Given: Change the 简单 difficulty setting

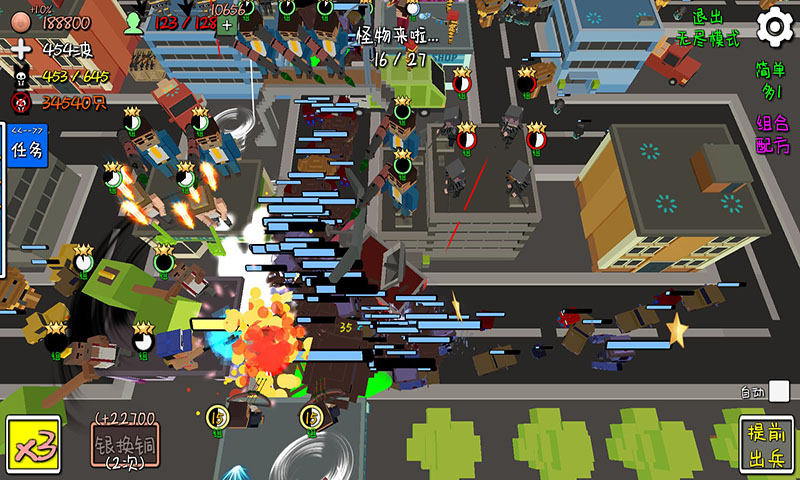Looking at the screenshot, I should coord(770,79).
